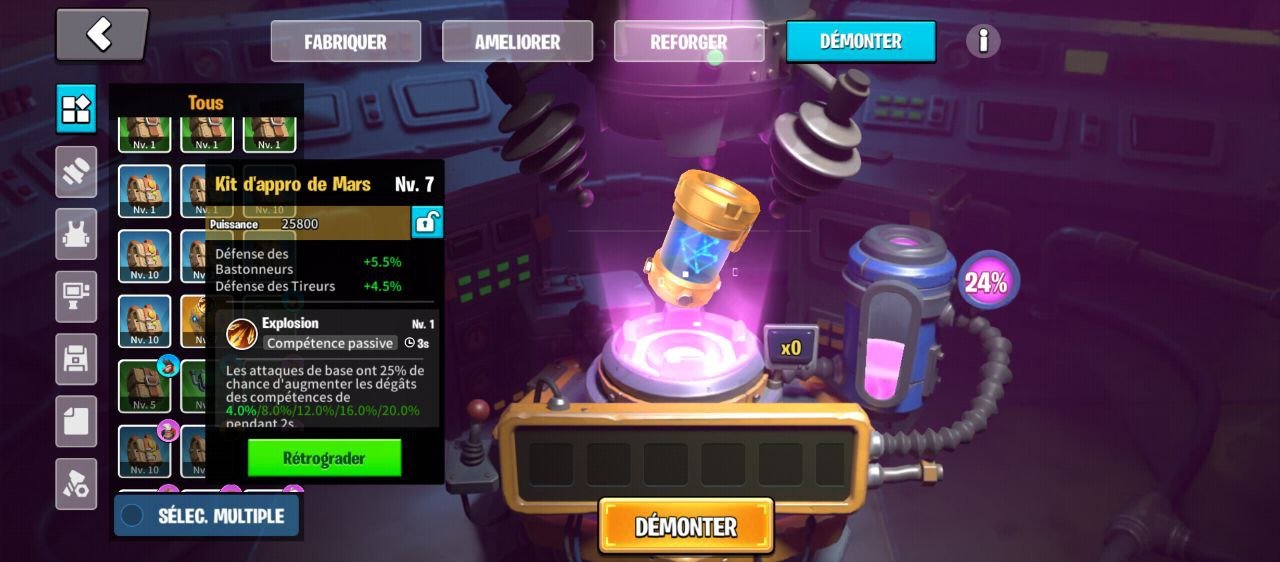The height and width of the screenshot is (562, 1280).
Task: Enable Sélec. Multiple checkbox
Action: click(132, 516)
